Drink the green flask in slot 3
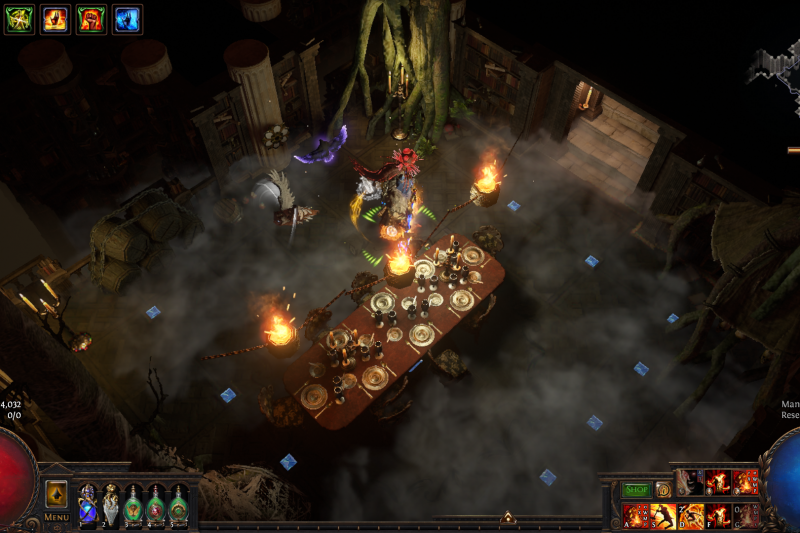This screenshot has height=533, width=800. click(133, 504)
